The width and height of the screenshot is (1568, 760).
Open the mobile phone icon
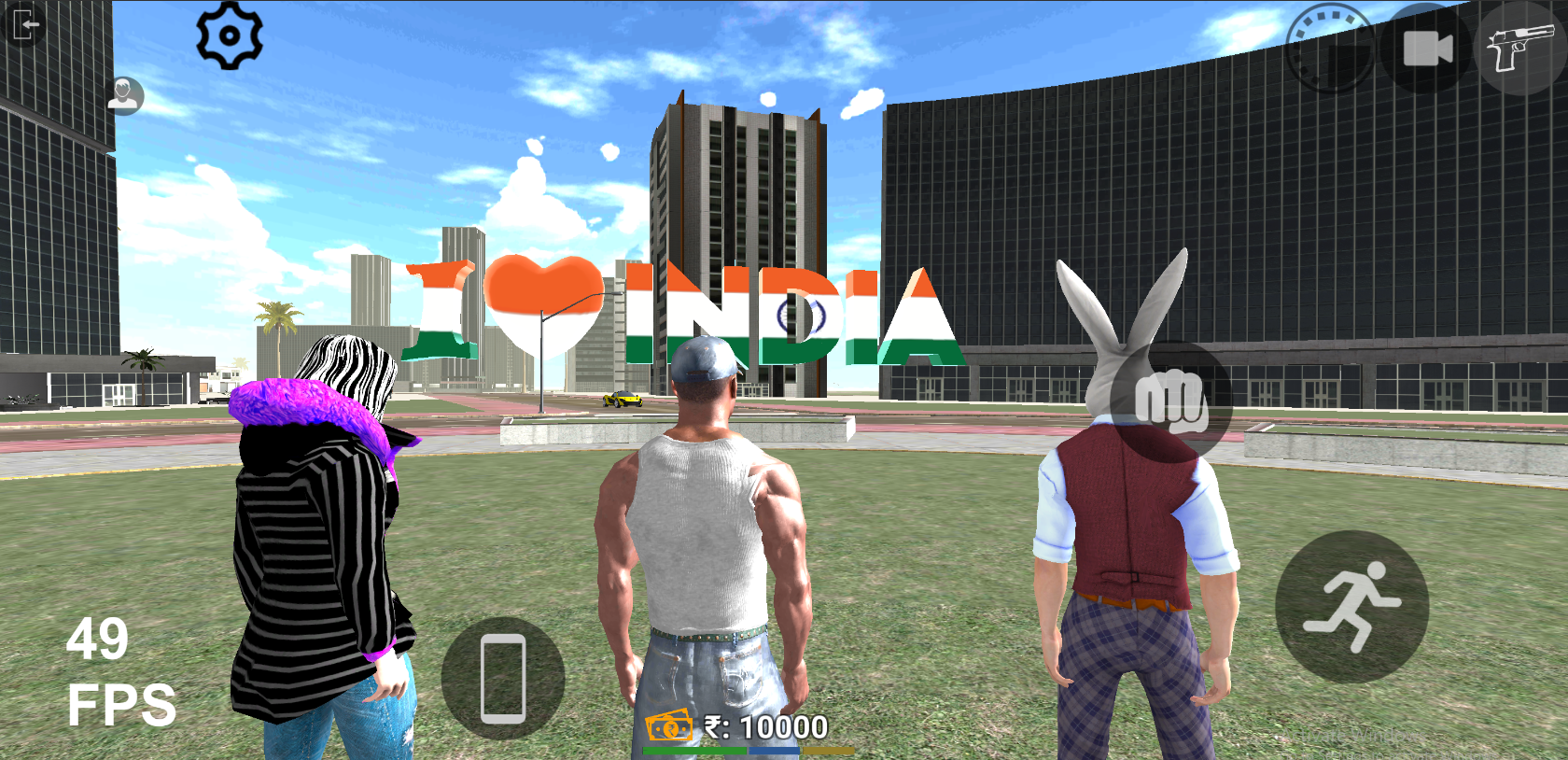[x=502, y=680]
